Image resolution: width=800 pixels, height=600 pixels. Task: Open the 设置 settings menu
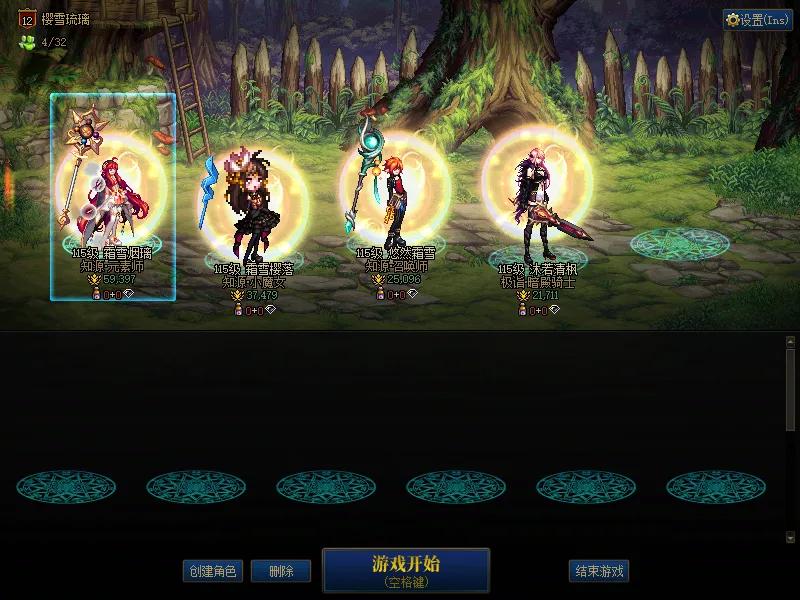758,20
